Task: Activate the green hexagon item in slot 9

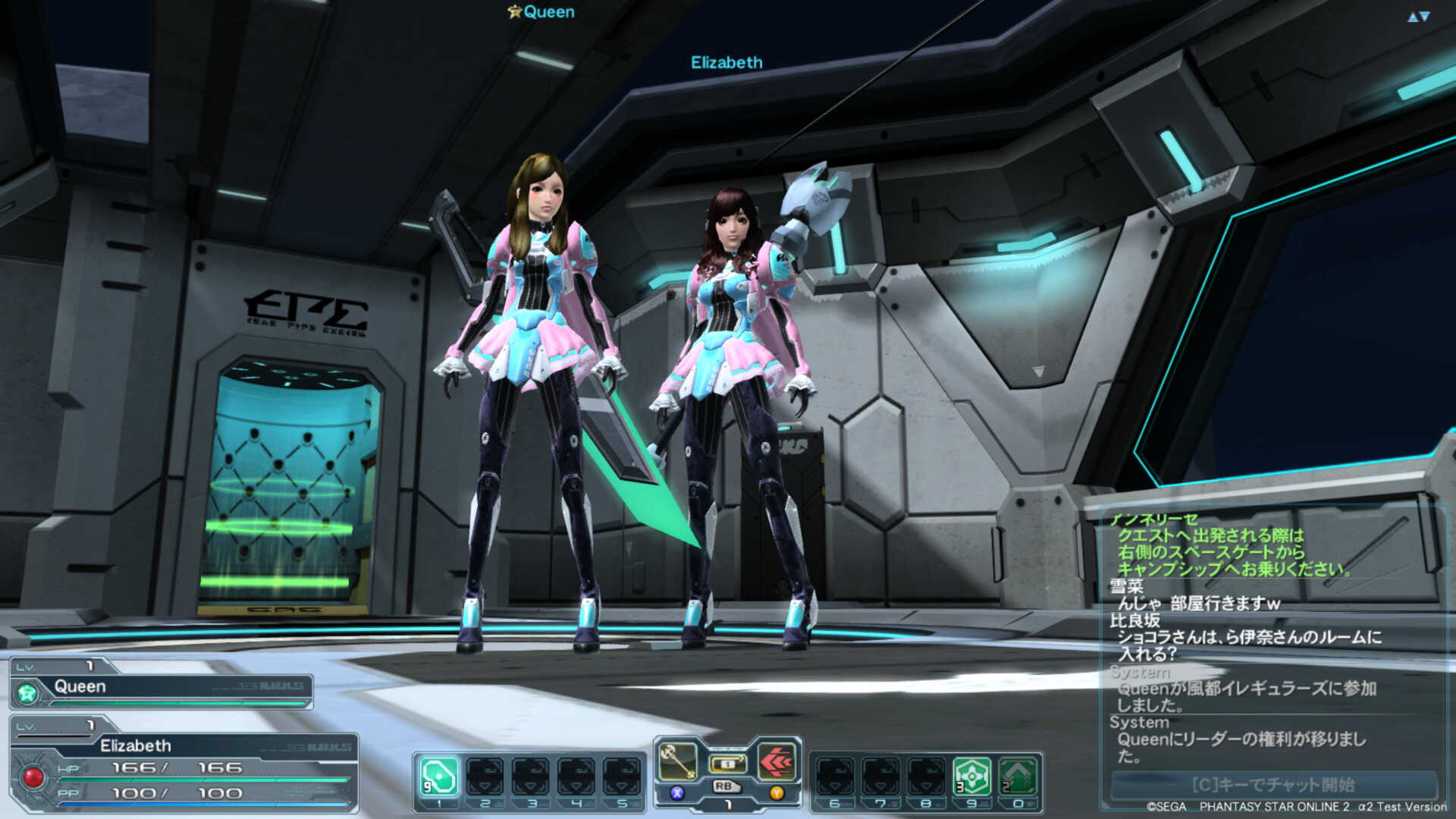Action: [x=971, y=777]
